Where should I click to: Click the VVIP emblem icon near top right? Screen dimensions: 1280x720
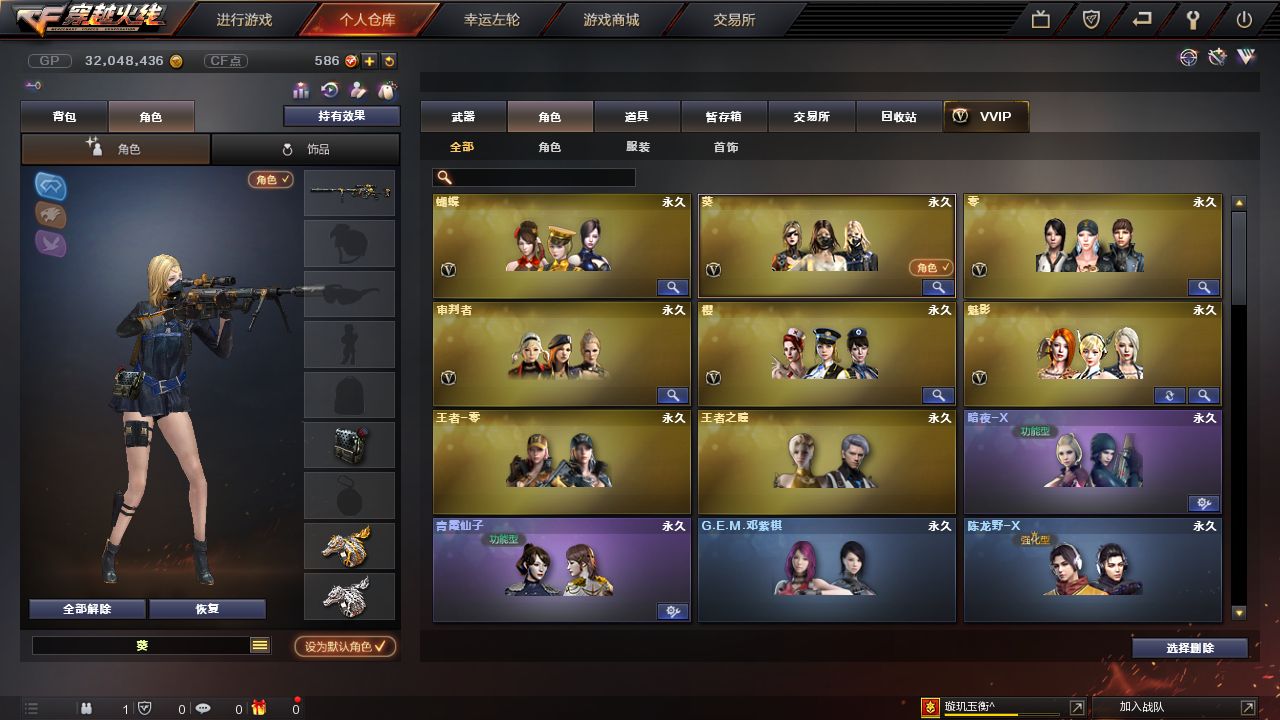point(1247,58)
